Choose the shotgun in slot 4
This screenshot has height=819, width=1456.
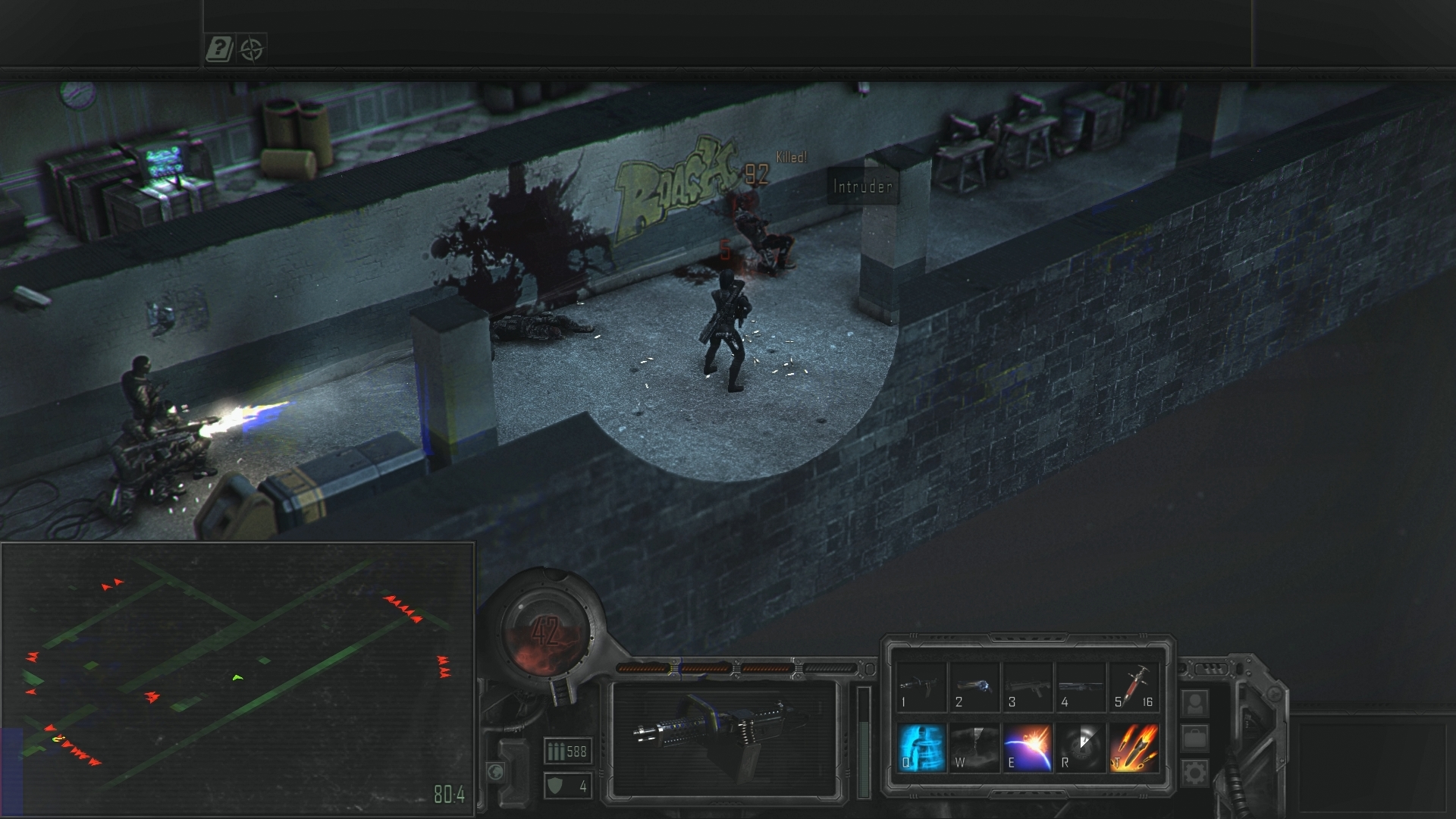(x=1081, y=686)
